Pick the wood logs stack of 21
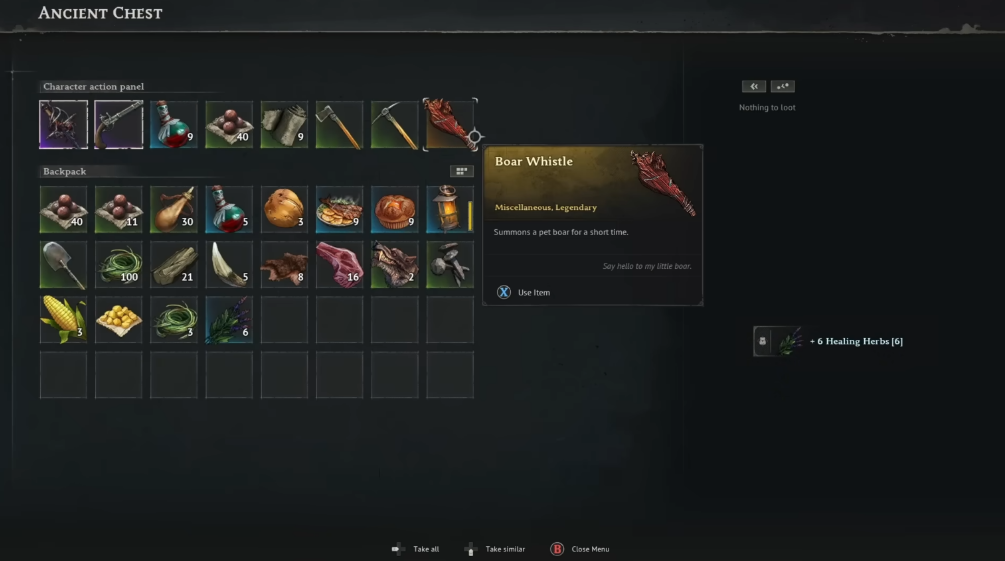 pyautogui.click(x=173, y=264)
